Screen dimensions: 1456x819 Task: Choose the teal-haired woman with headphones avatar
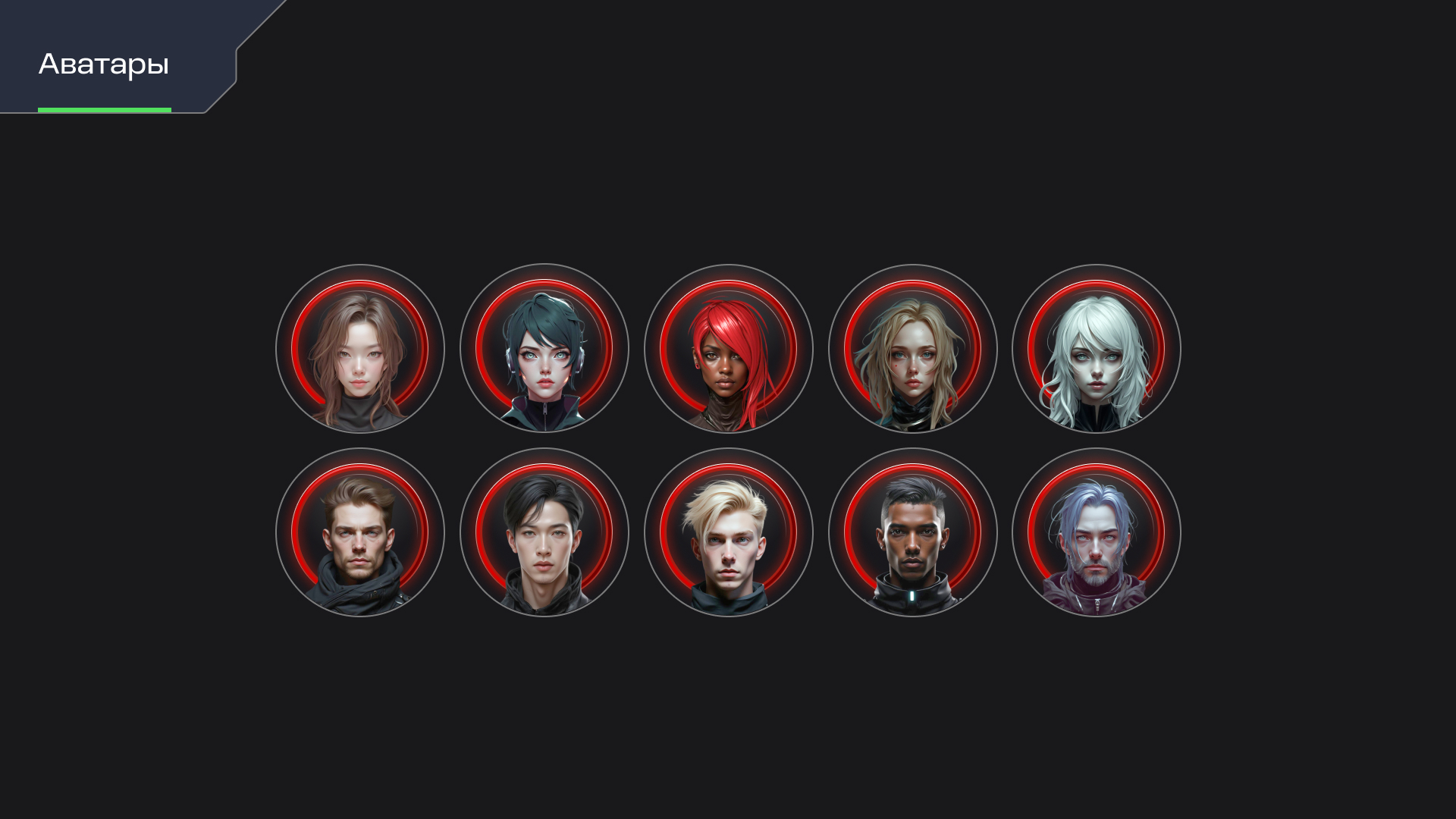click(x=544, y=349)
